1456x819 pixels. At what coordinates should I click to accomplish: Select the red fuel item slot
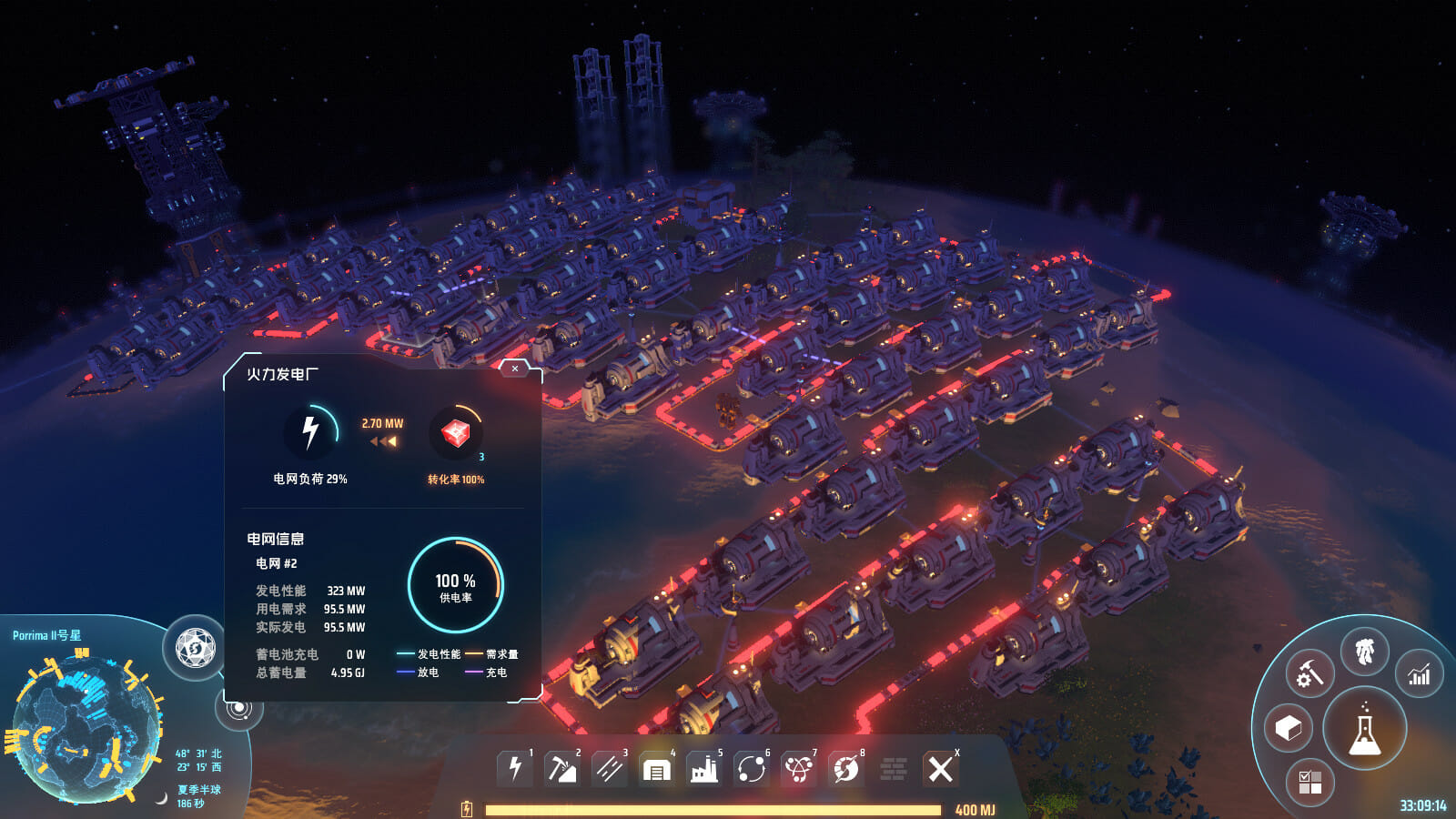tap(455, 433)
